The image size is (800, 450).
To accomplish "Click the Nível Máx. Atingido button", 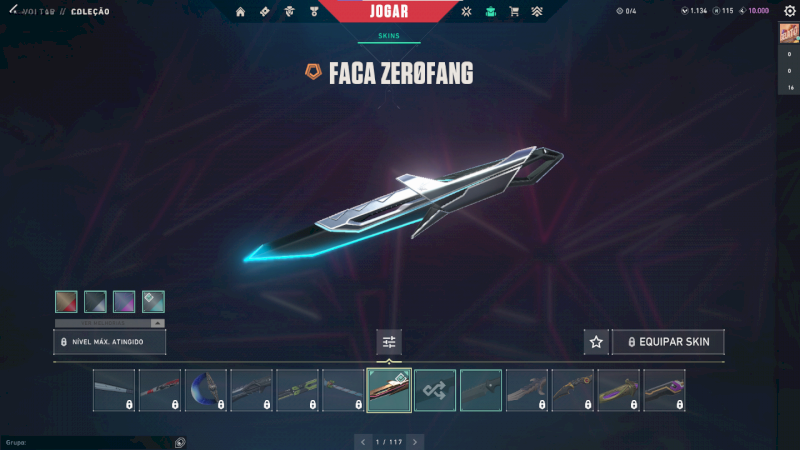I will tap(109, 342).
